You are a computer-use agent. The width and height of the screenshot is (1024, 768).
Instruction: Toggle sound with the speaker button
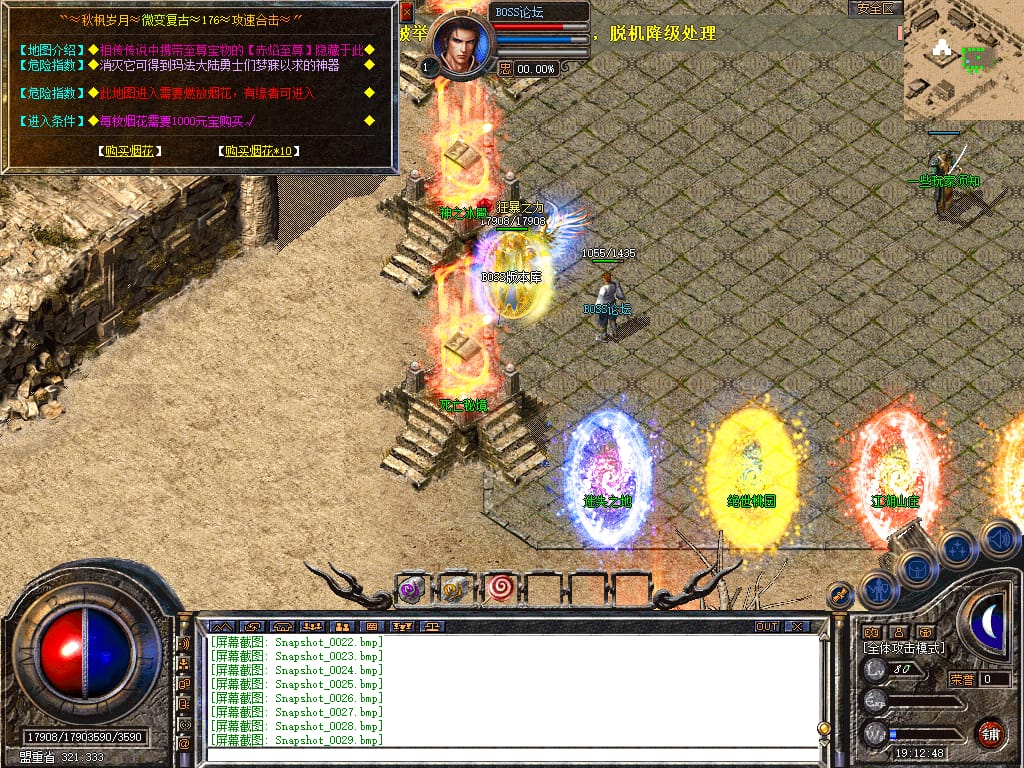[x=998, y=538]
